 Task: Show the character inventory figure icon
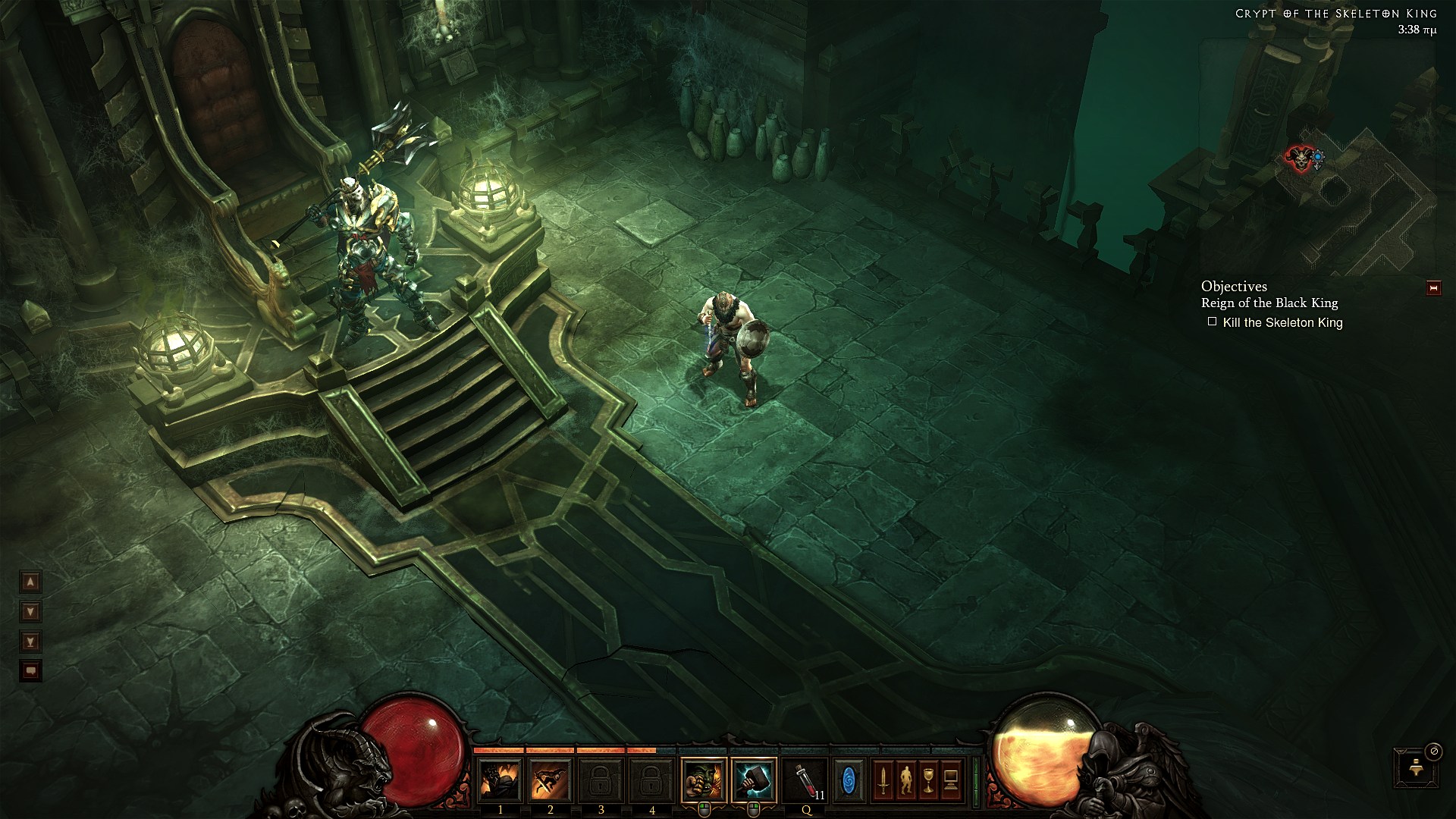coord(906,780)
